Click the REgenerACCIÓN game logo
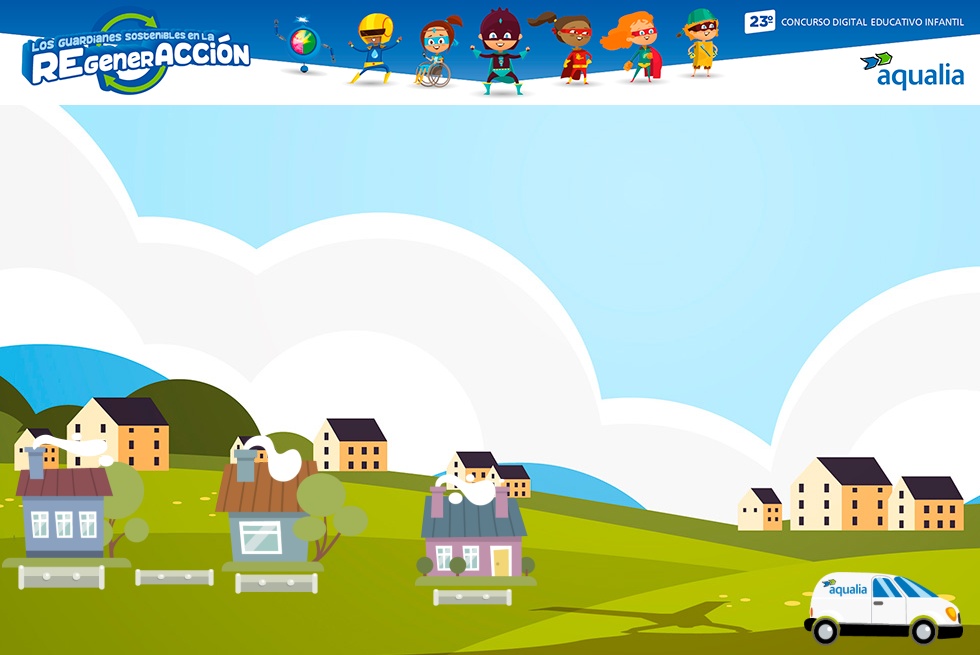 [x=137, y=56]
